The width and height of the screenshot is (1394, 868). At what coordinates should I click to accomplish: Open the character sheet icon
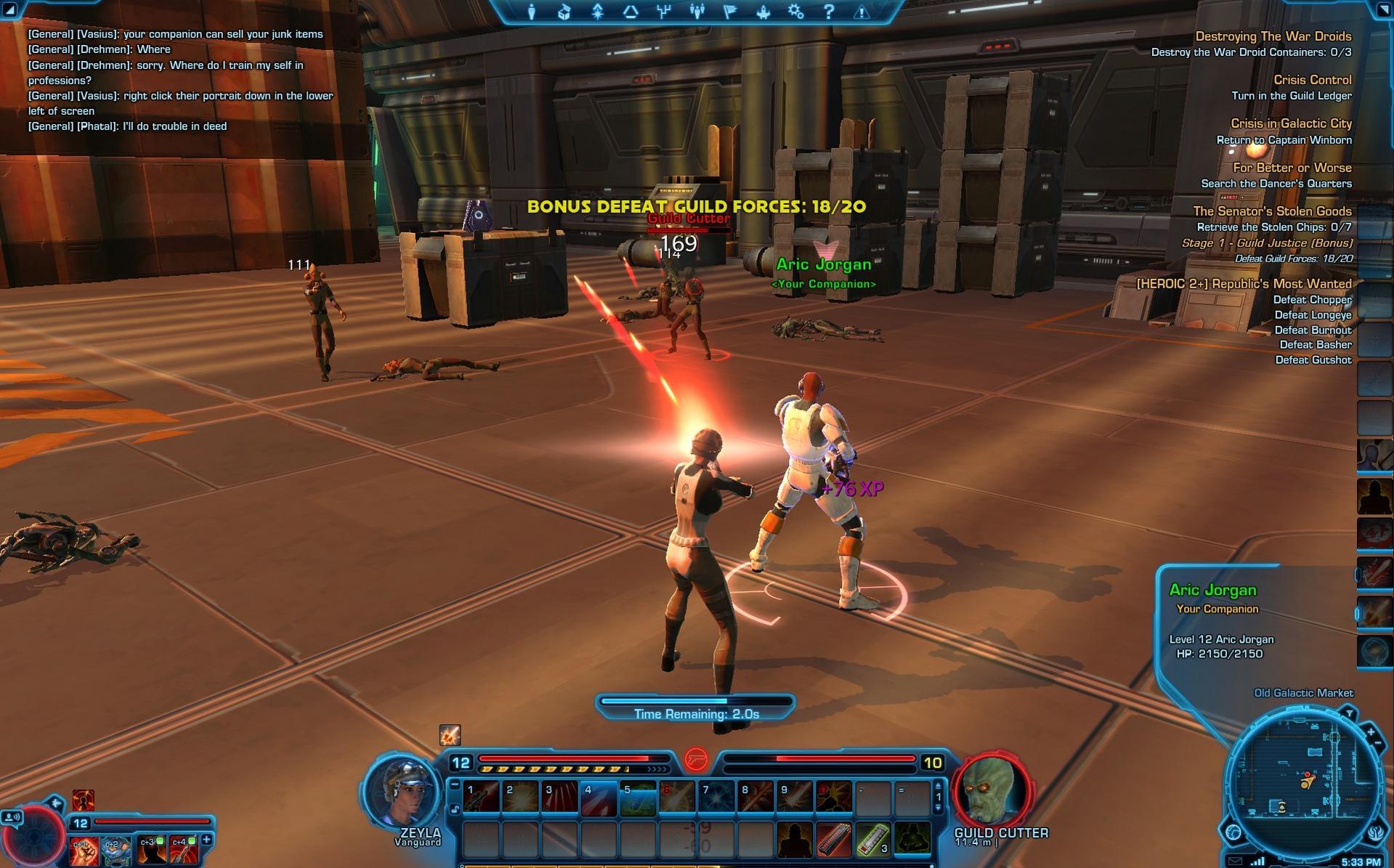tap(532, 12)
